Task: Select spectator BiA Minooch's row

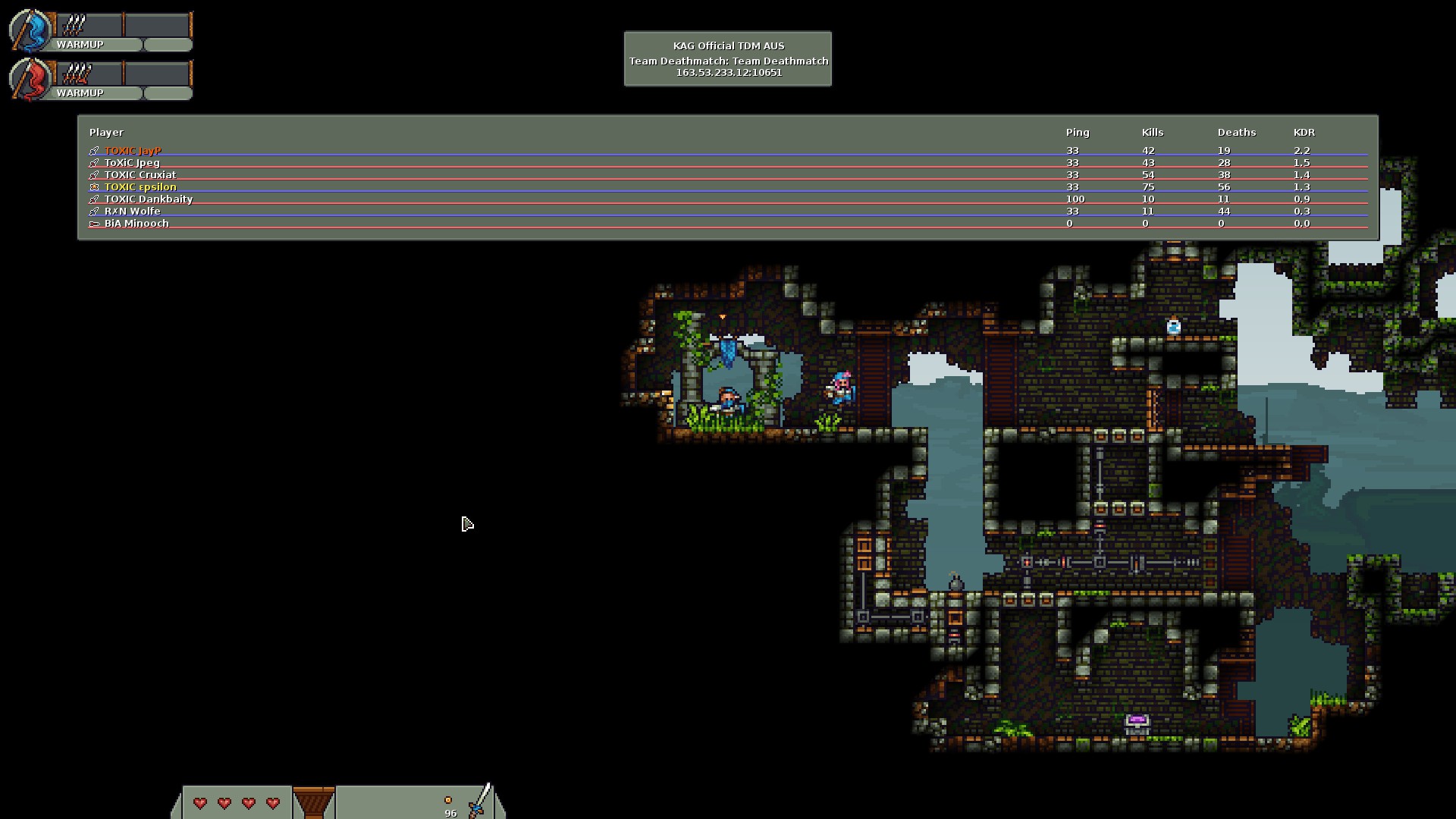Action: coord(136,224)
